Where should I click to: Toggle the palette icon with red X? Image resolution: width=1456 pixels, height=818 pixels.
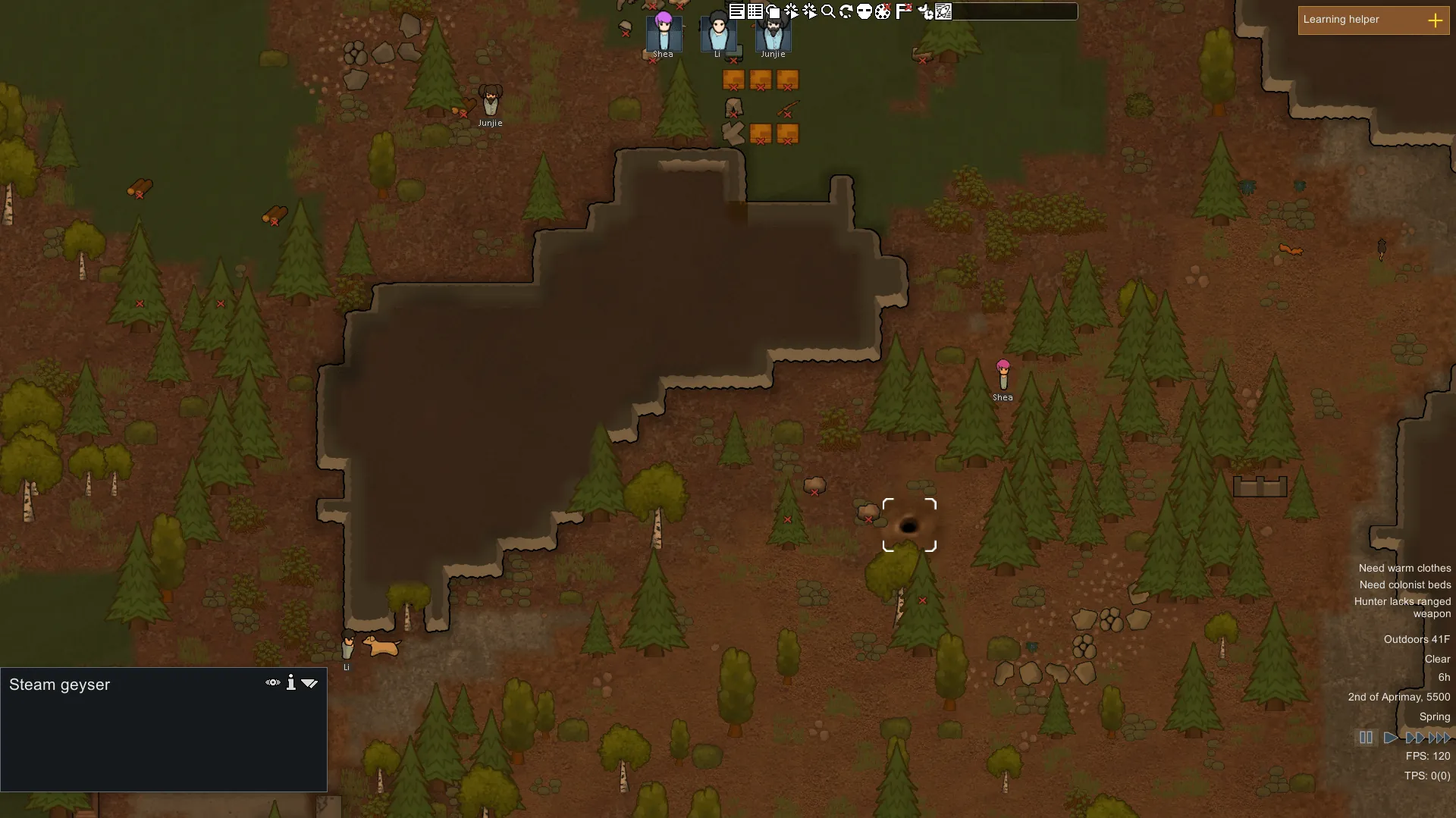[883, 11]
